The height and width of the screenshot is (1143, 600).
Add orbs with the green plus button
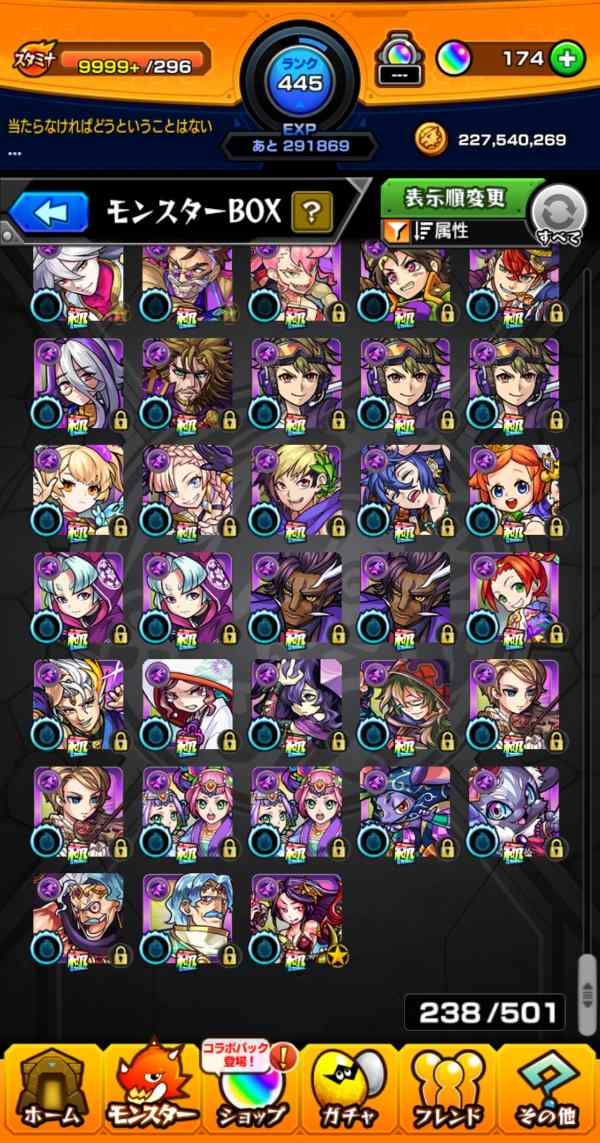567,59
